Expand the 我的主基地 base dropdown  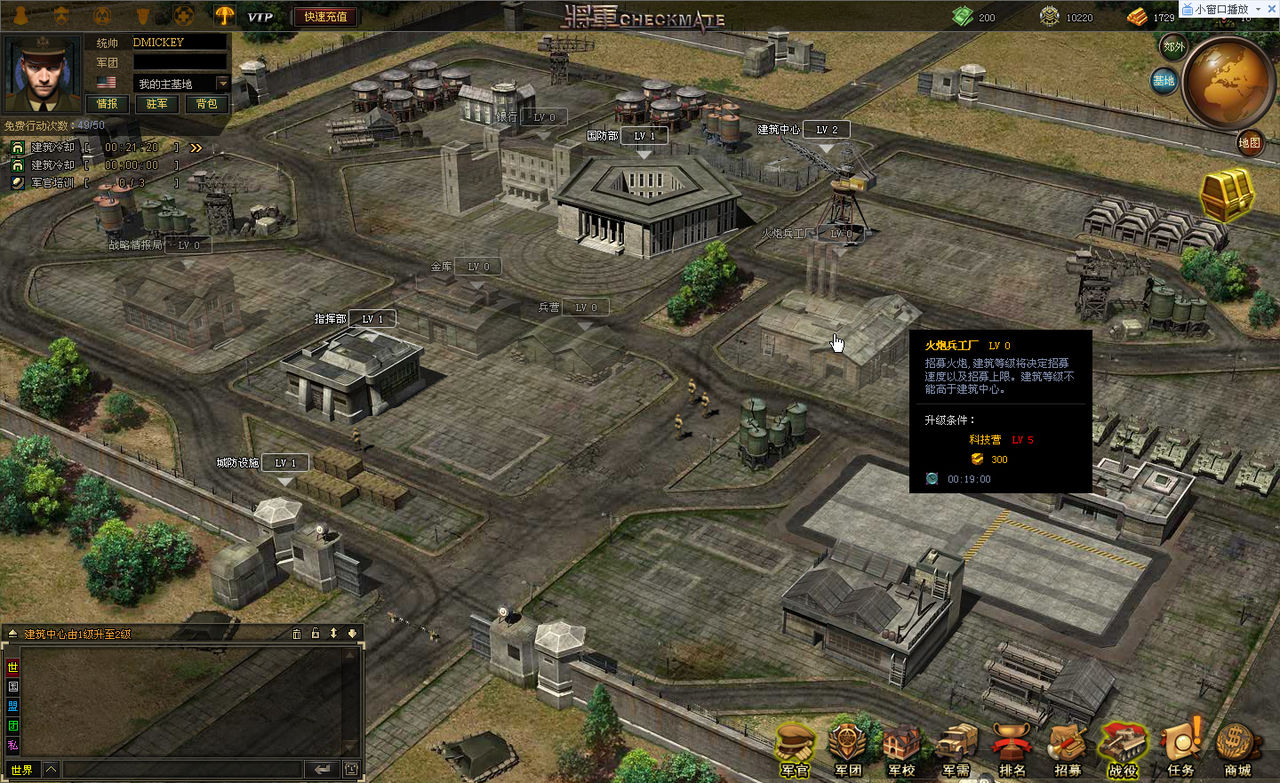click(222, 84)
